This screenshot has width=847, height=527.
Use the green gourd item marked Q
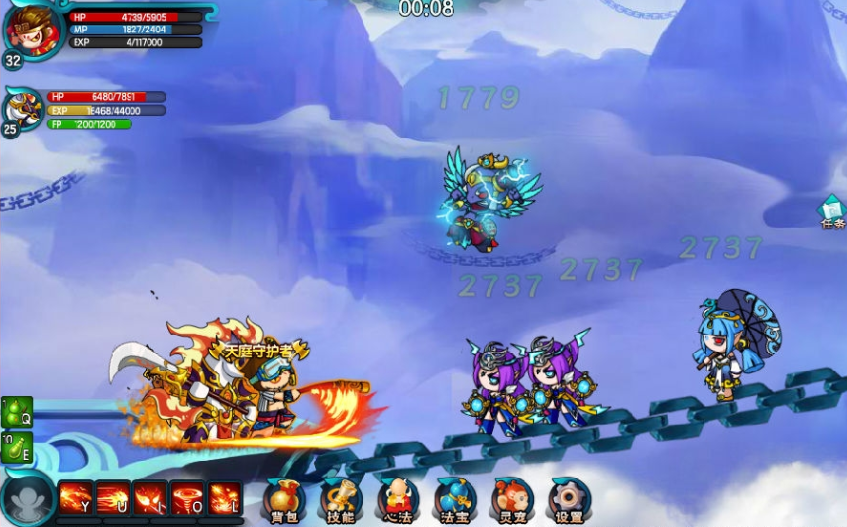17,412
